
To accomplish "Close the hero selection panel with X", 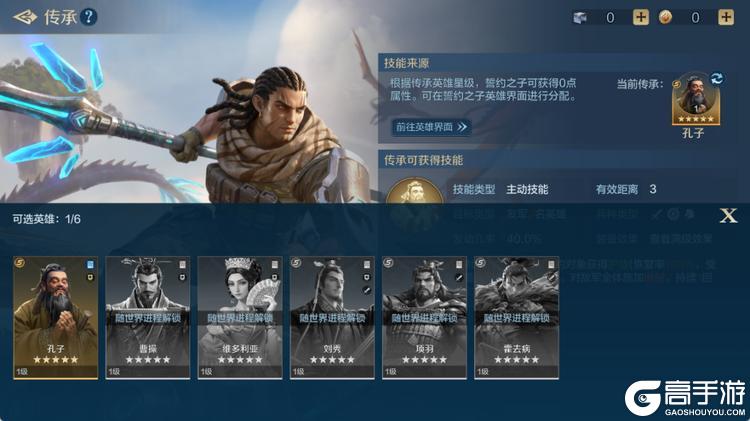I will point(729,215).
